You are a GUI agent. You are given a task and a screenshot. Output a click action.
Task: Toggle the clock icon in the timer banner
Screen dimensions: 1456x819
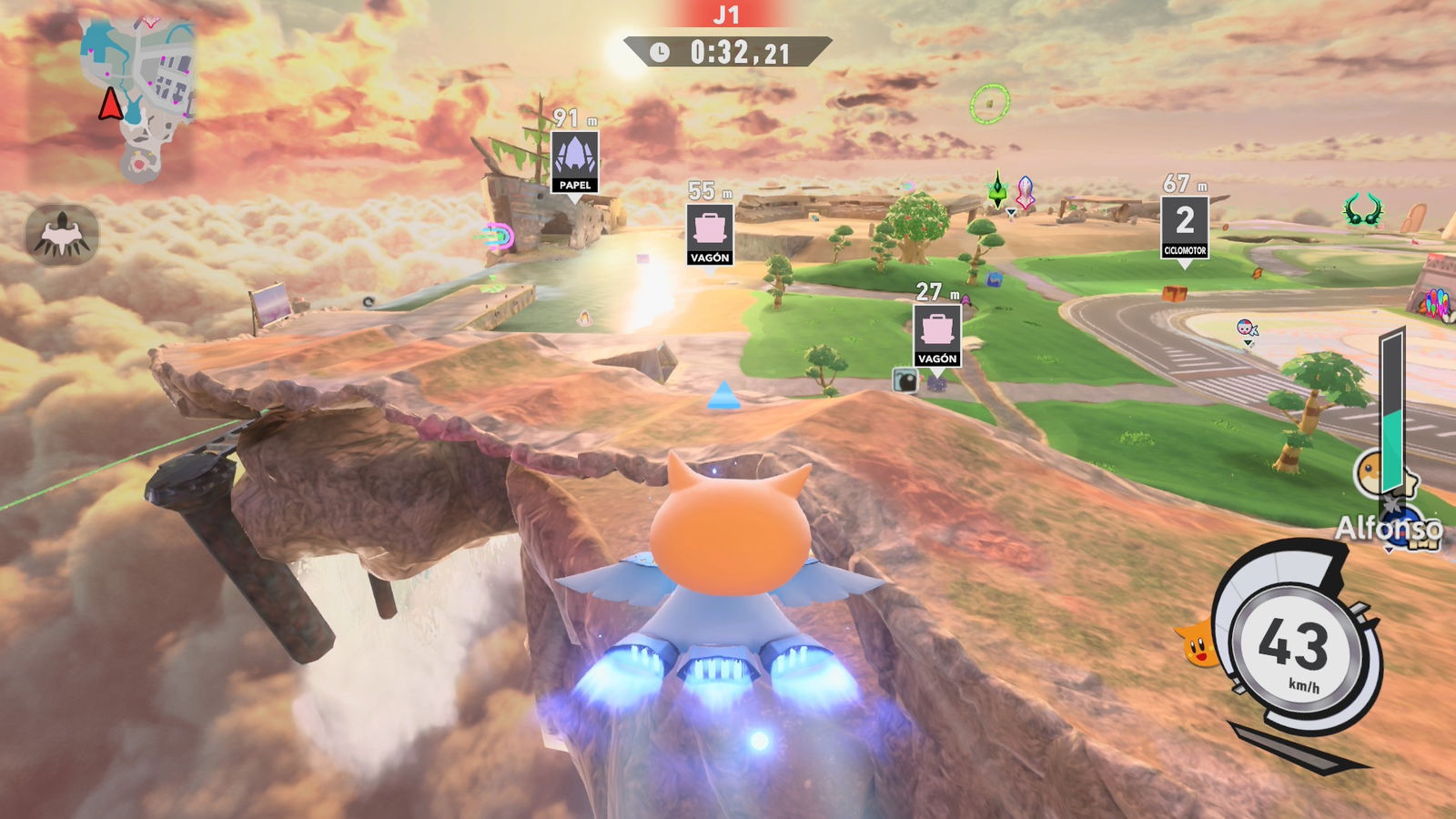(662, 52)
